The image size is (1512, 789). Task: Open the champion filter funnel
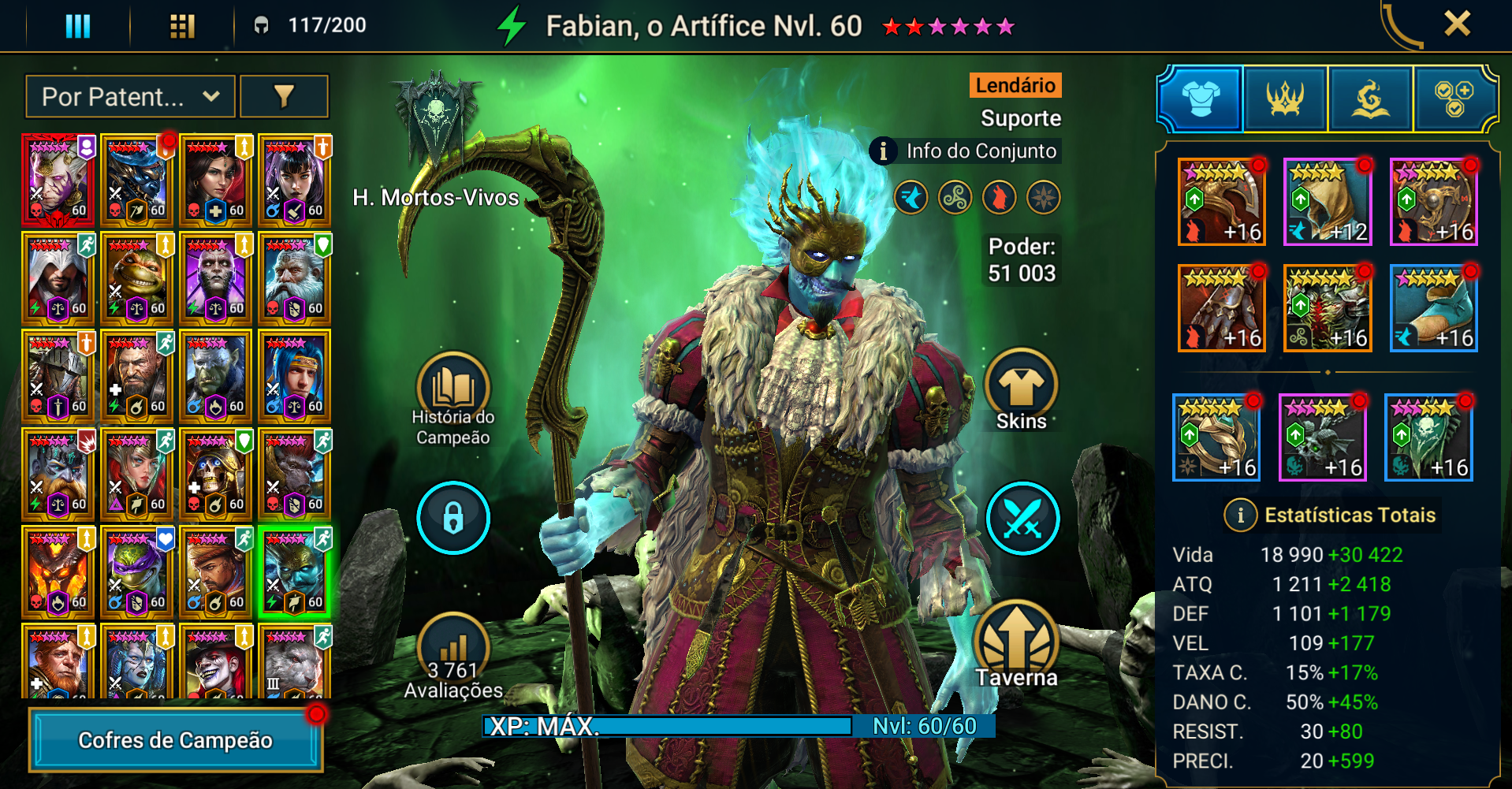pyautogui.click(x=284, y=97)
